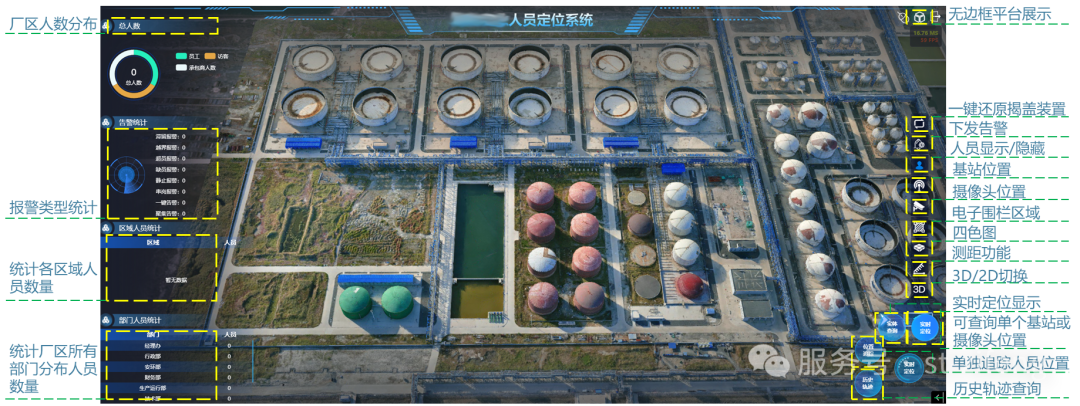Select the 行政部 department row
Image resolution: width=1080 pixels, height=406 pixels.
(x=153, y=355)
